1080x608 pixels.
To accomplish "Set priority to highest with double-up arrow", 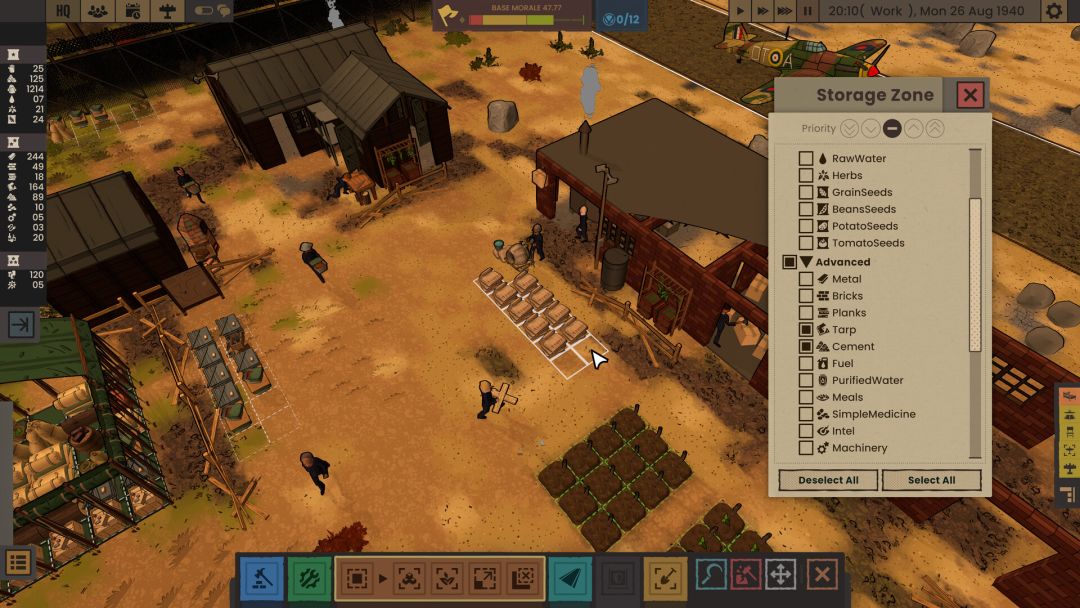I will point(935,128).
